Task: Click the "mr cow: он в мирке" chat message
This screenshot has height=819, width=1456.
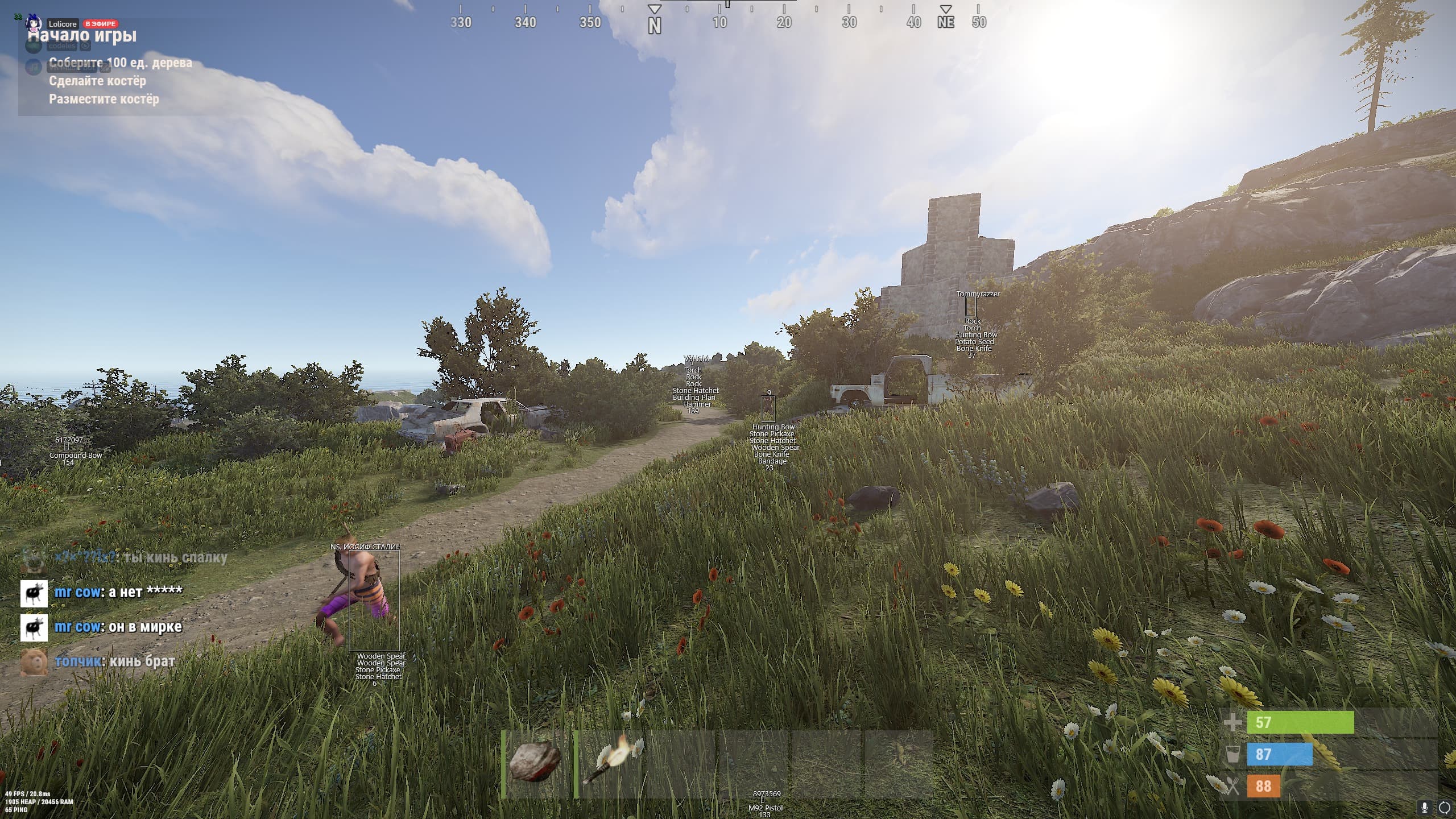Action: pos(118,627)
